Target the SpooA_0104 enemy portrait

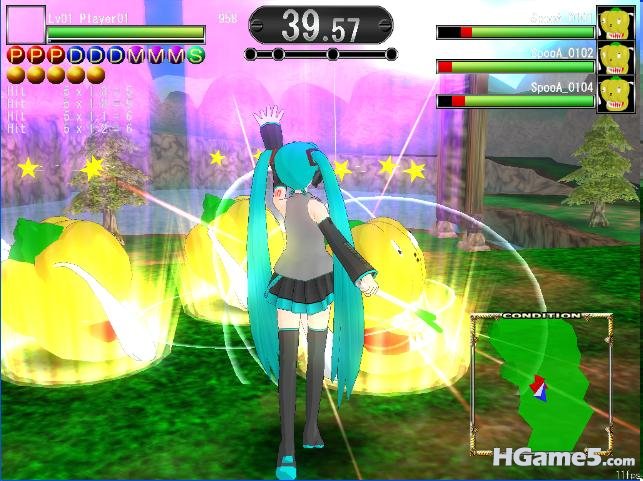click(x=613, y=95)
